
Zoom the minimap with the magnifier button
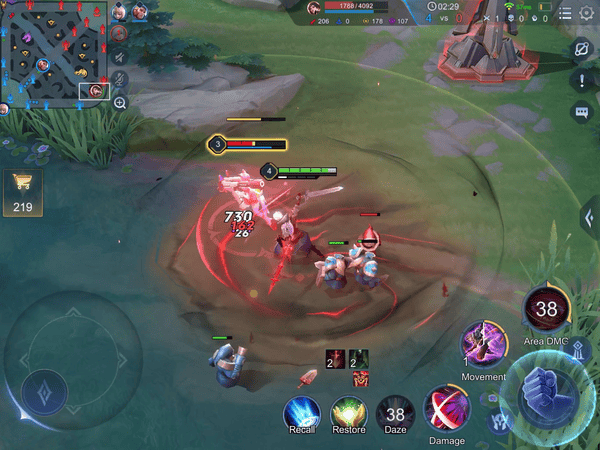[x=120, y=103]
